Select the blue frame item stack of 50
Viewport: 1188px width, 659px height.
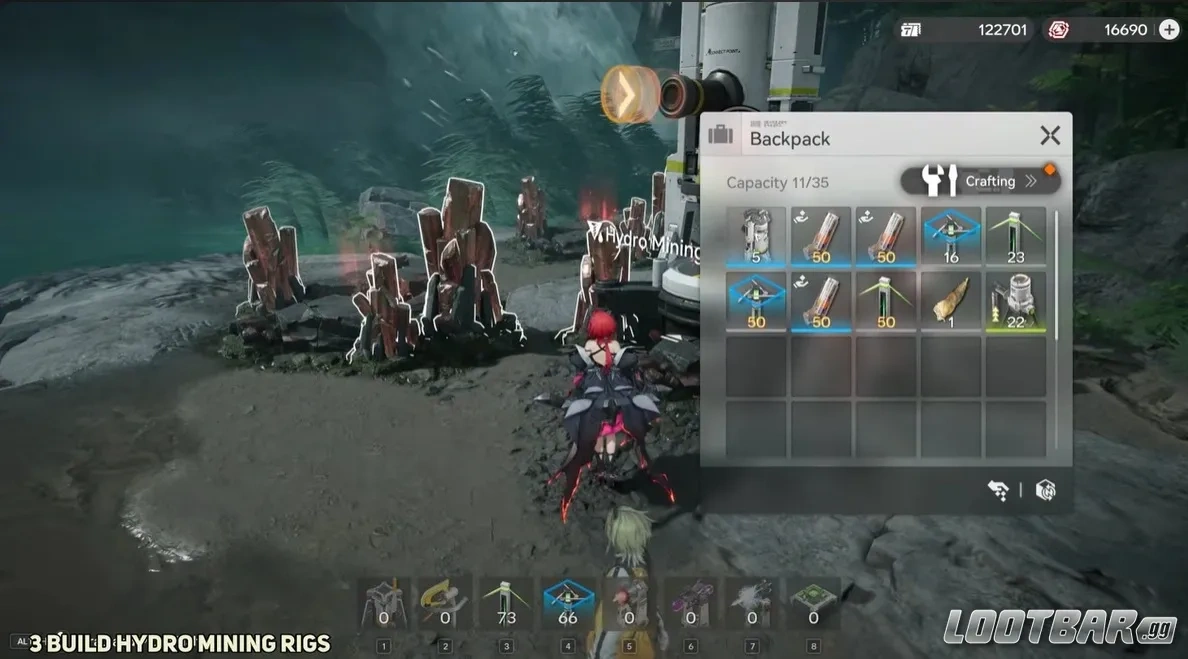756,302
